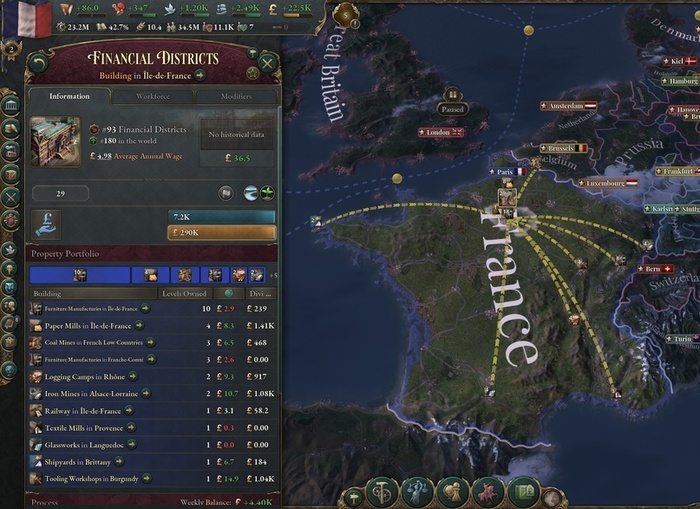Select Coal Mines in French Low Countries
700x509 pixels.
point(94,343)
